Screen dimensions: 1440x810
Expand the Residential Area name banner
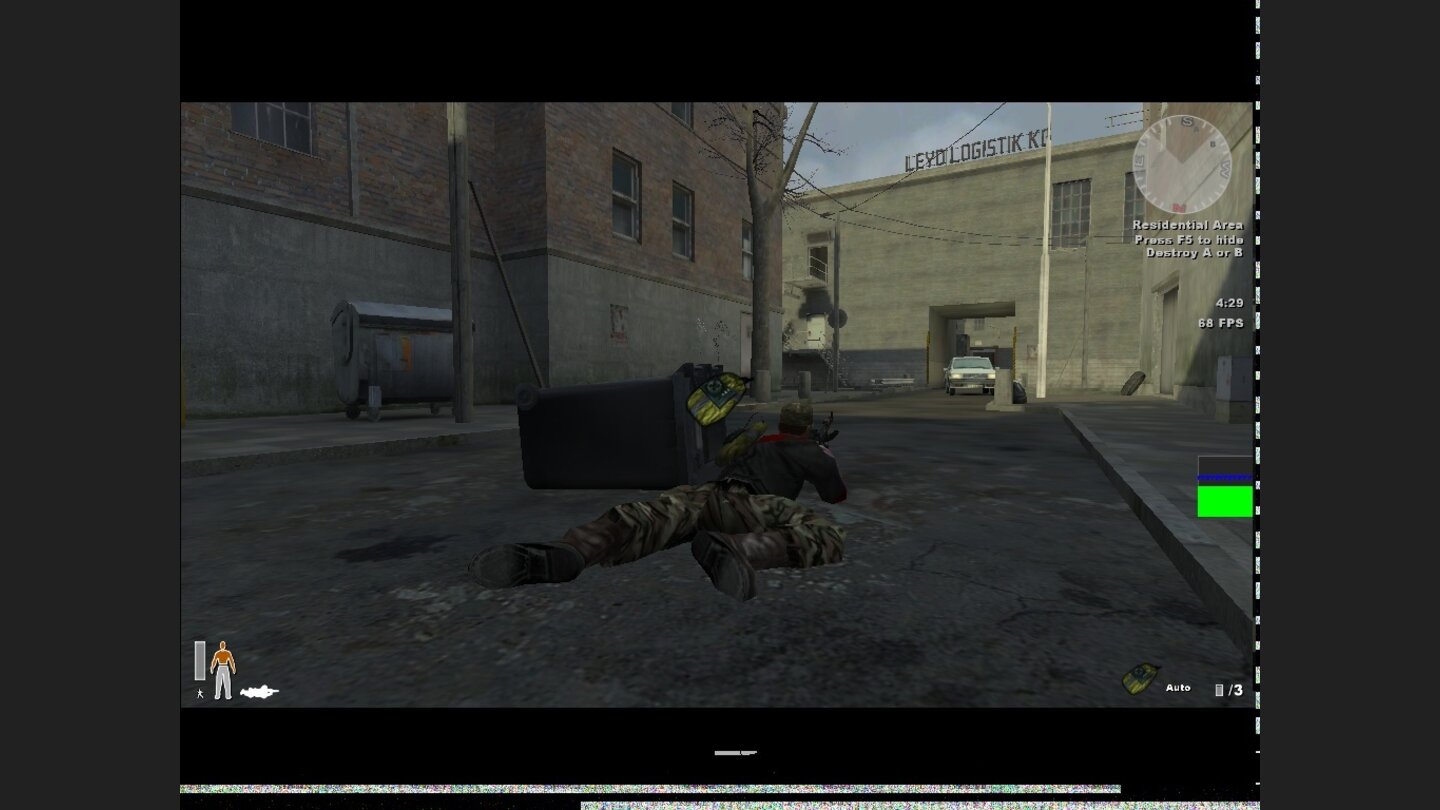tap(1186, 227)
